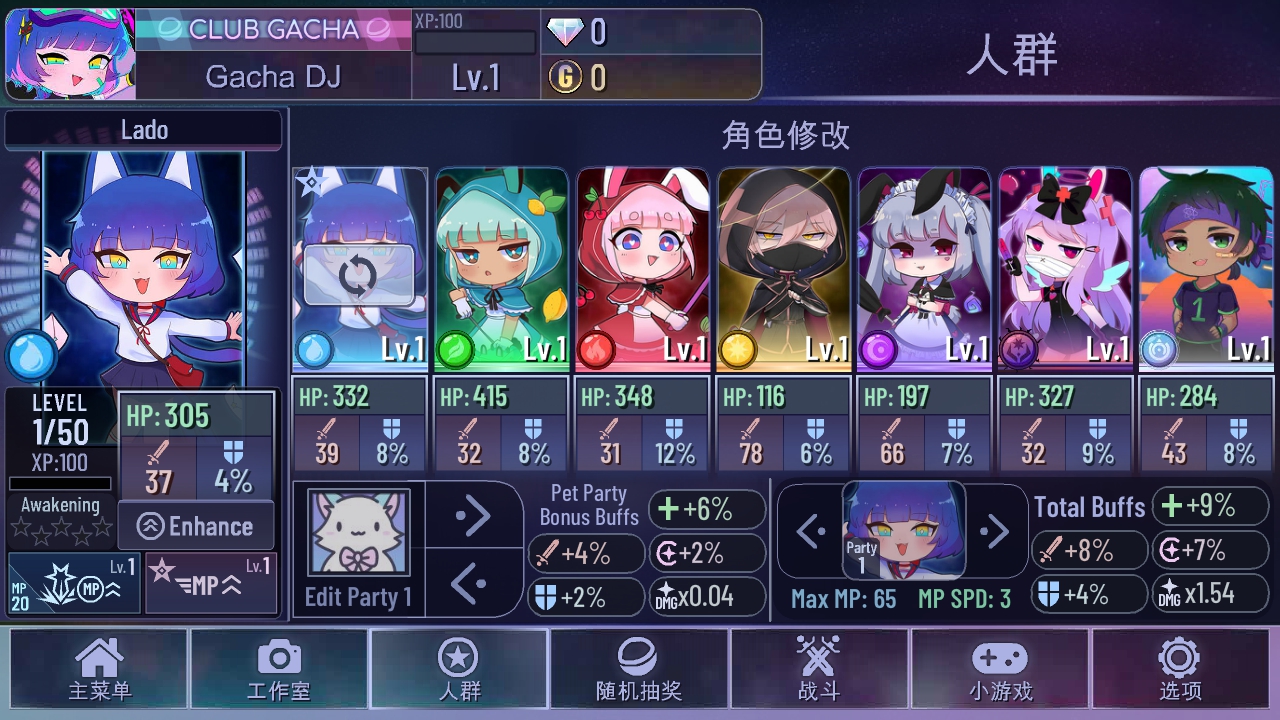
Task: Open the 随机抽奖 gacha ball icon
Action: click(x=638, y=658)
